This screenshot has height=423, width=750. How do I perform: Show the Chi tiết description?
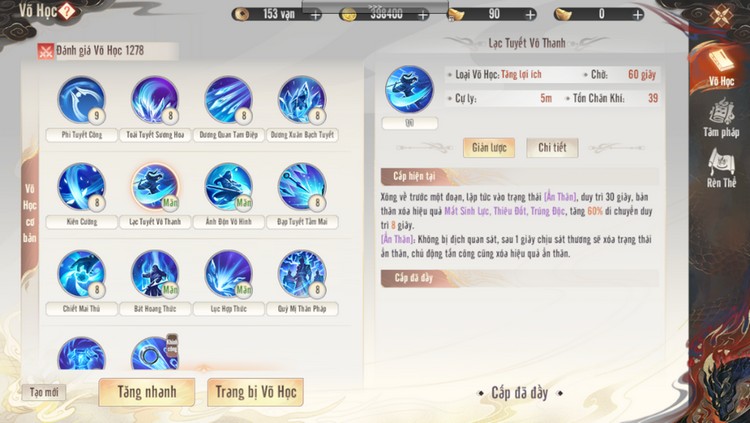click(x=552, y=148)
